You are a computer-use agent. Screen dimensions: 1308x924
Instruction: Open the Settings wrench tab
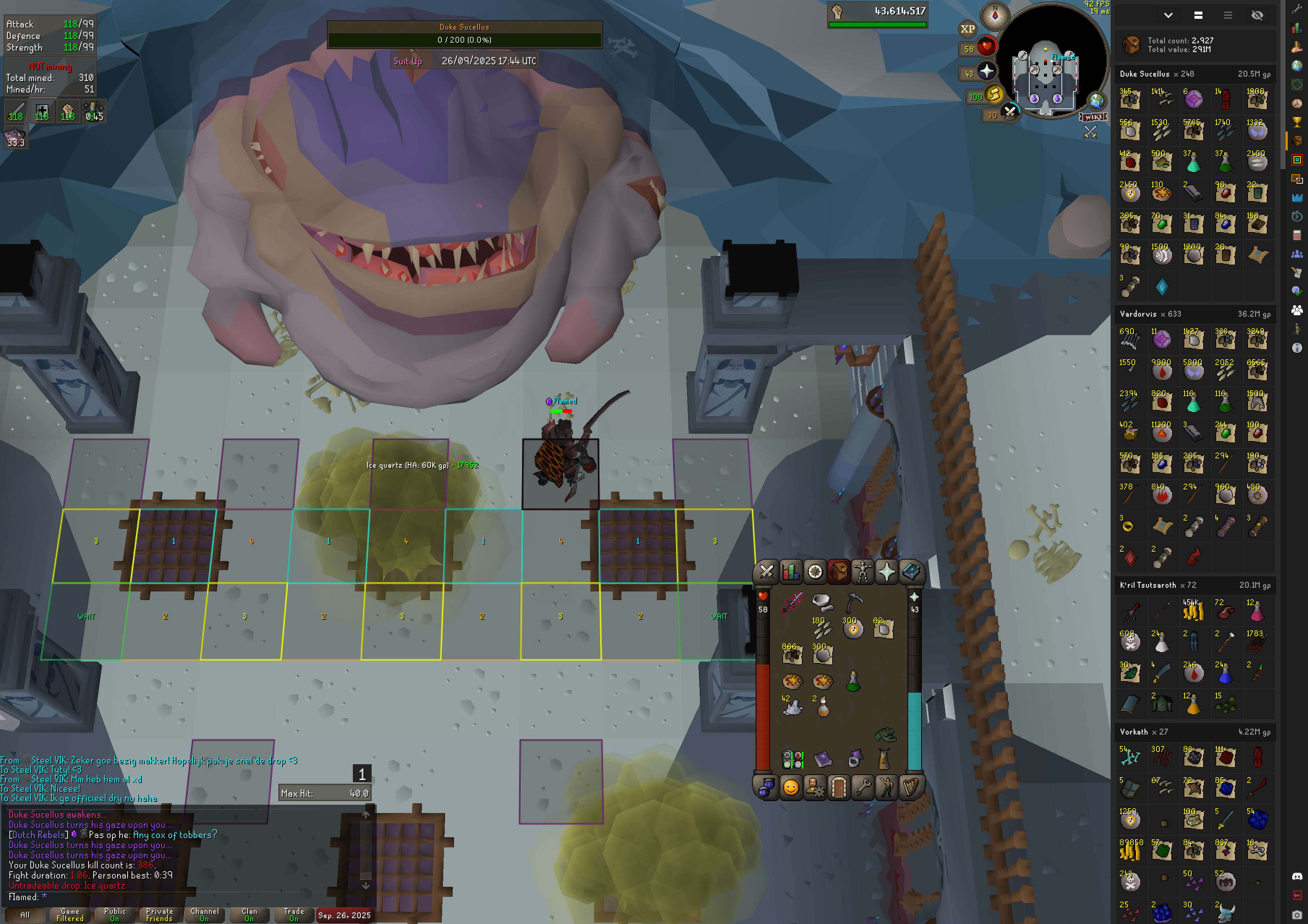(863, 788)
